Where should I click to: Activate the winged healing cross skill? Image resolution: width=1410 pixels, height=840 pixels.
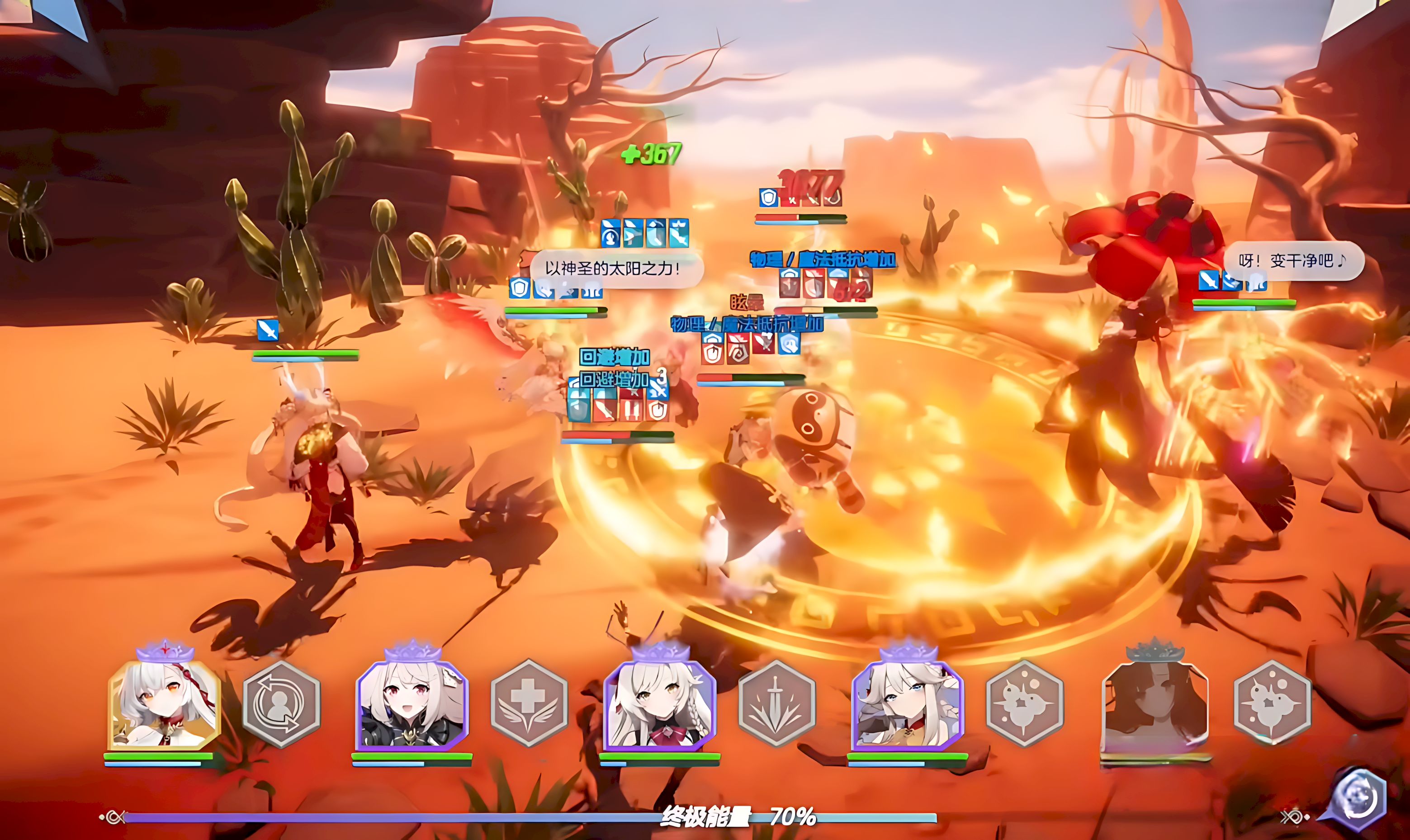click(x=529, y=703)
